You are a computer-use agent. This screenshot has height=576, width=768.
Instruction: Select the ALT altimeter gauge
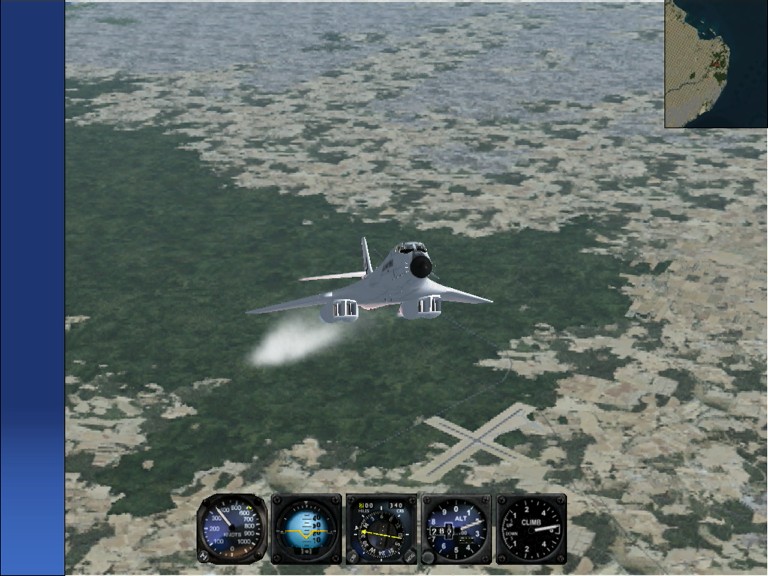pyautogui.click(x=456, y=528)
